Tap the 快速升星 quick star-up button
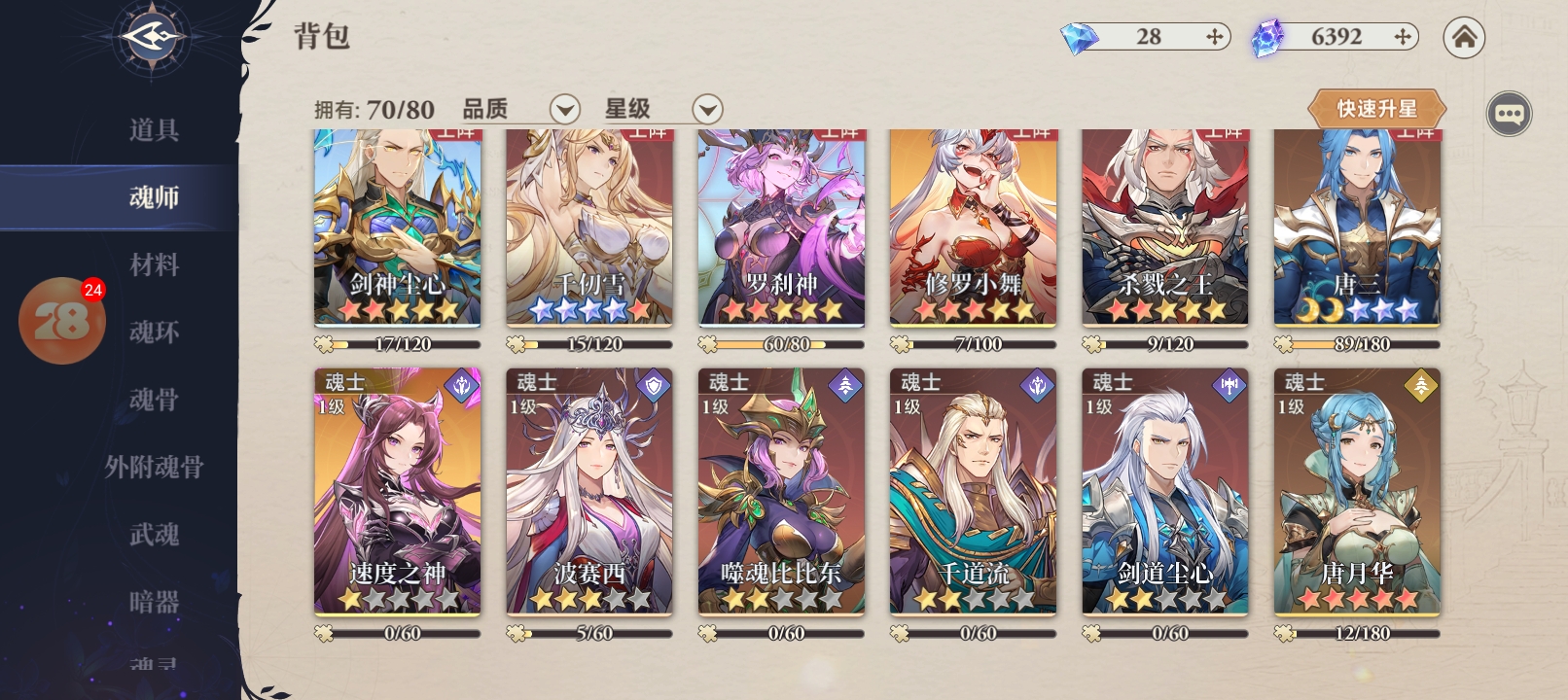 pos(1376,109)
